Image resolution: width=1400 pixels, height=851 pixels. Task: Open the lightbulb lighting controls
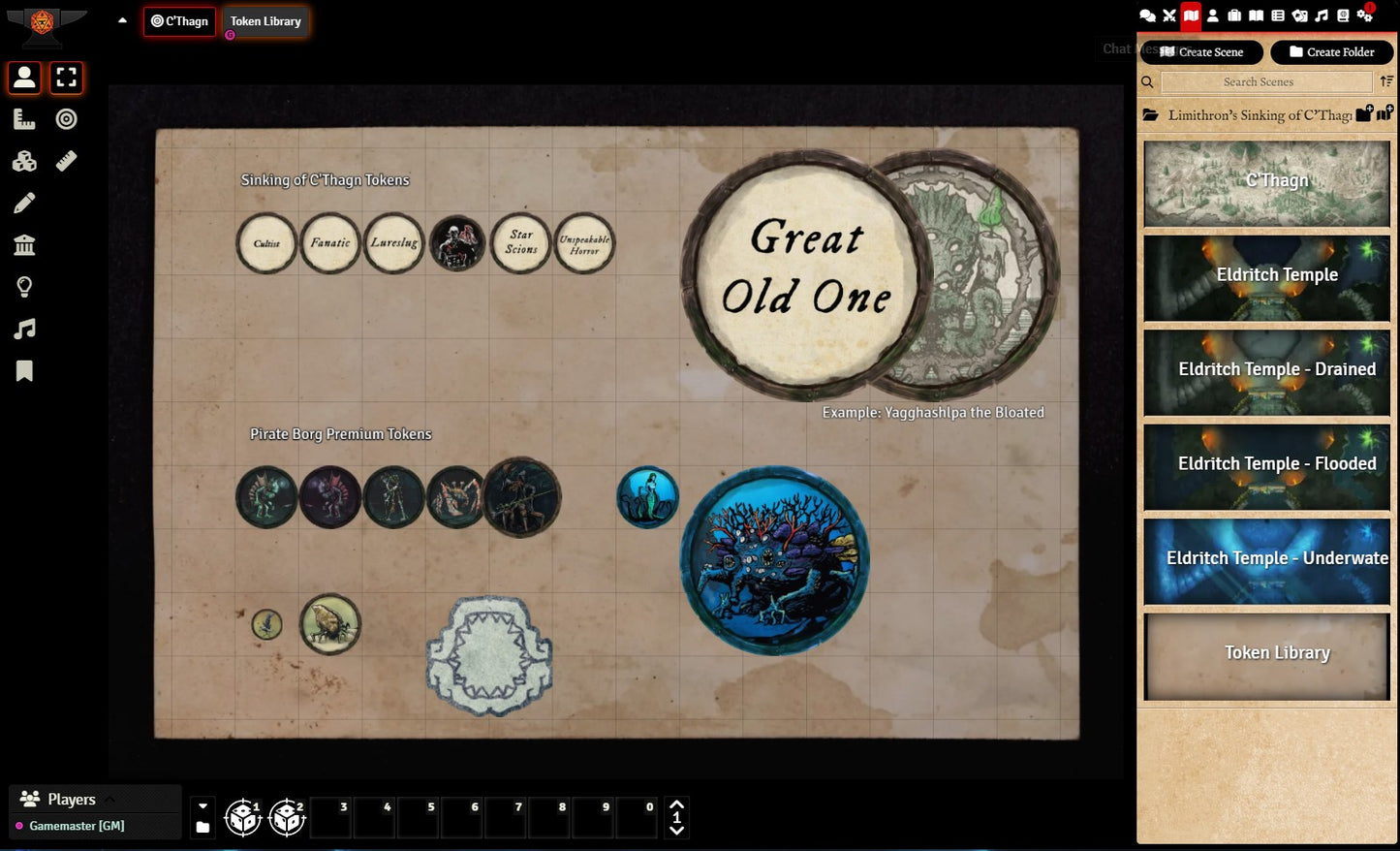tap(24, 287)
